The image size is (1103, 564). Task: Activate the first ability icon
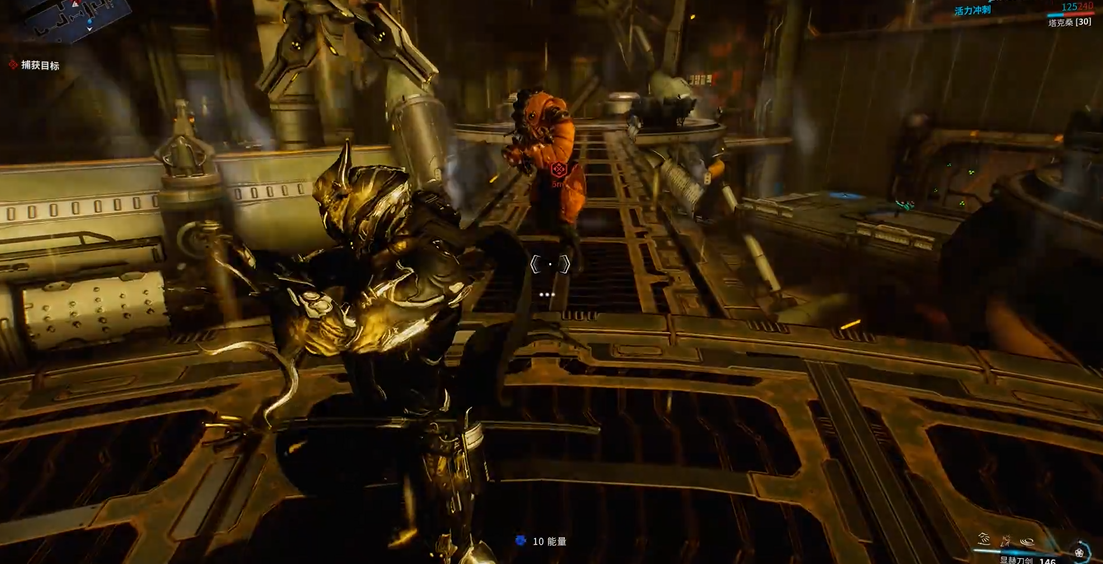[984, 539]
